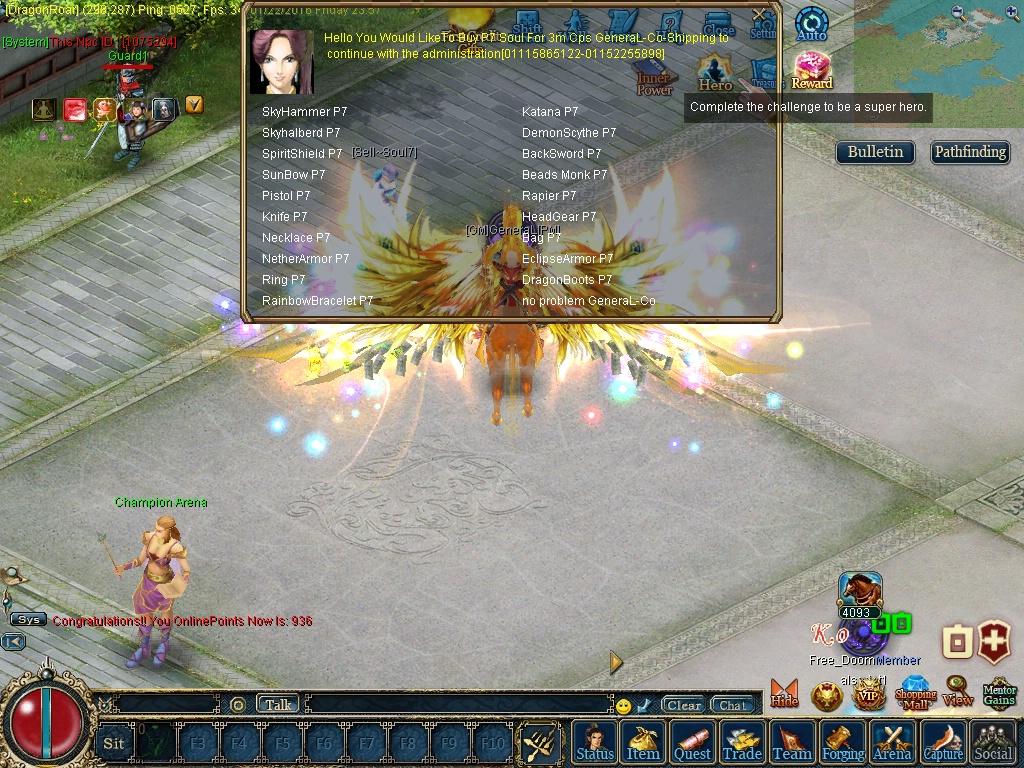Viewport: 1024px width, 768px height.
Task: Click the Sit button
Action: point(114,743)
